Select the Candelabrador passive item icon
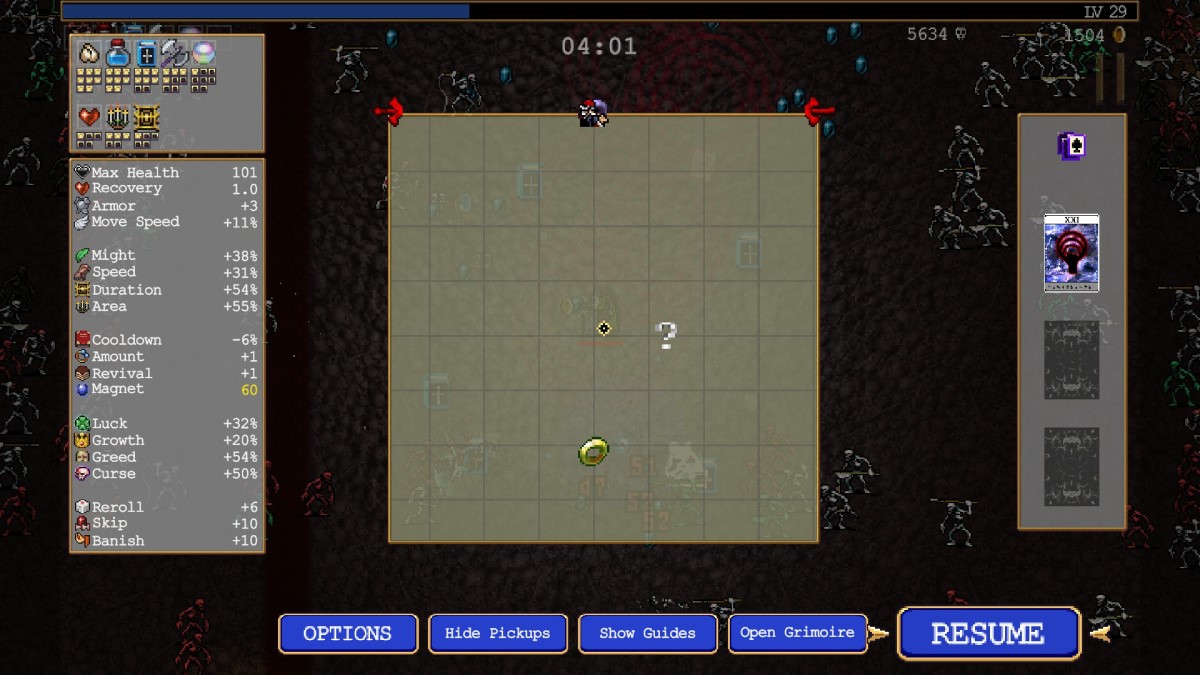The image size is (1200, 675). (118, 118)
